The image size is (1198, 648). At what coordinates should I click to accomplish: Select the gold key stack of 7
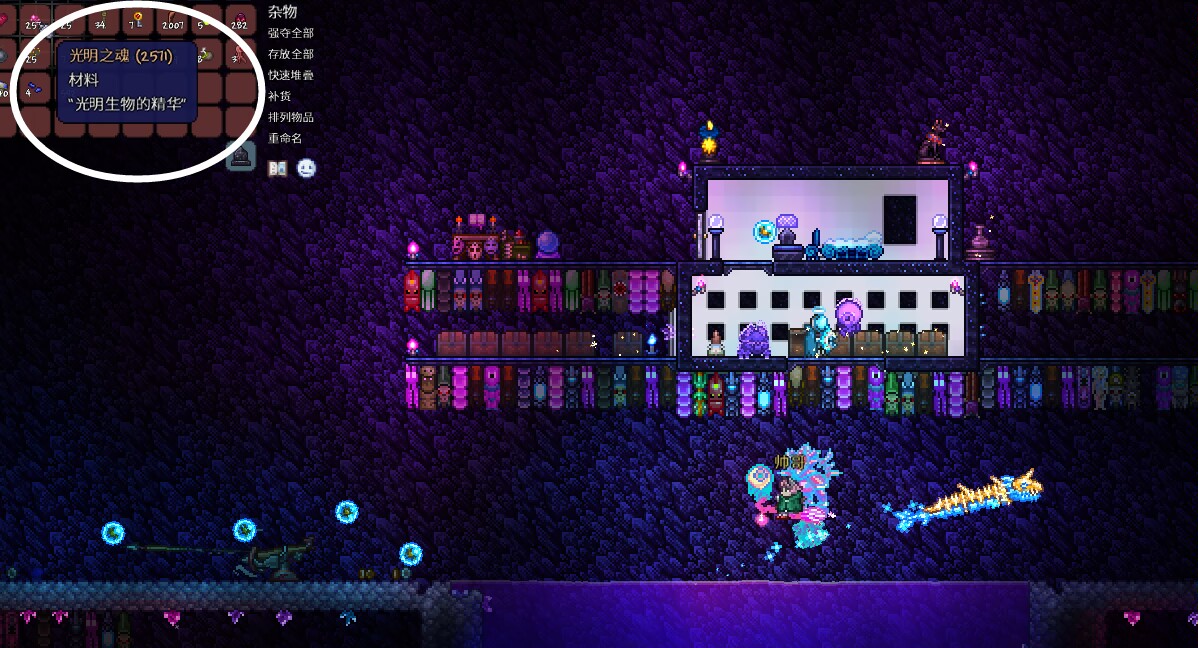(x=138, y=20)
